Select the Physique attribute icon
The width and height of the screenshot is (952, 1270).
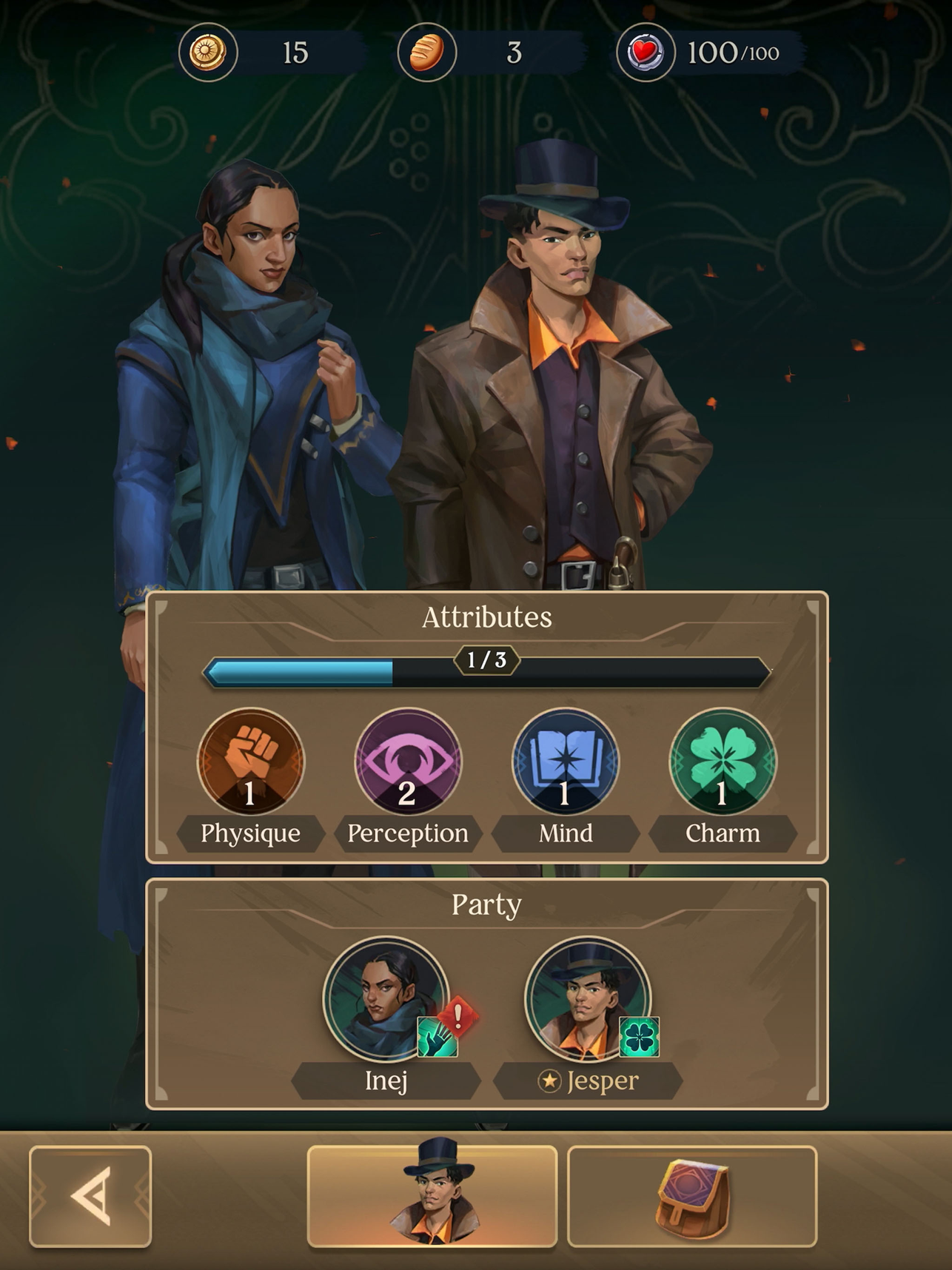250,760
